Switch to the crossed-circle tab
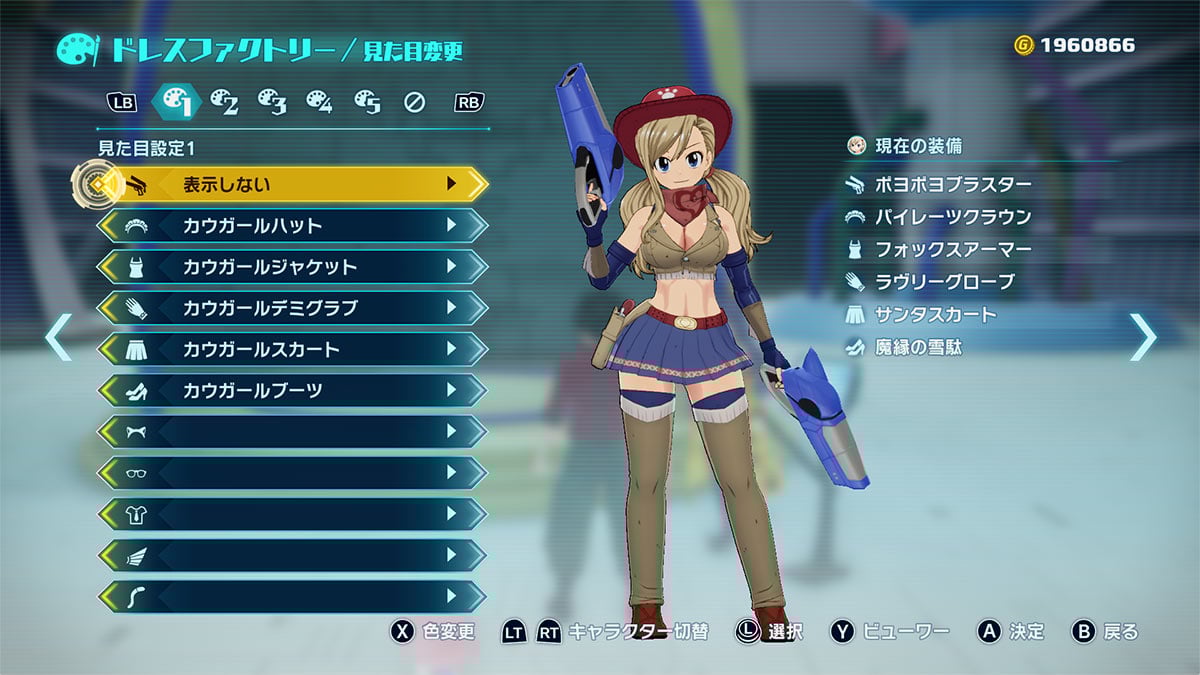 tap(415, 101)
